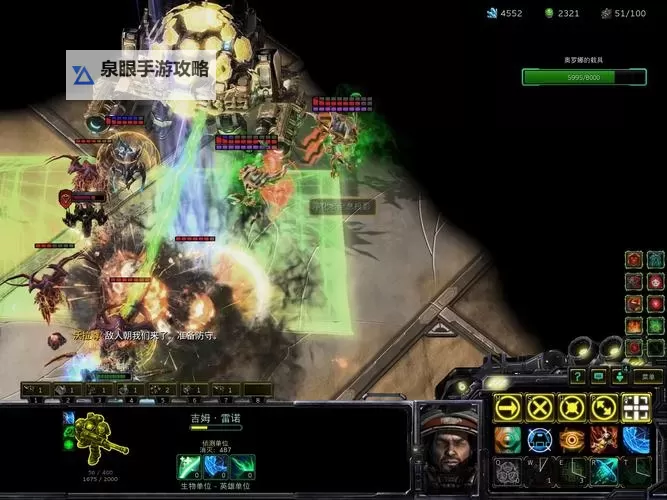This screenshot has height=500, width=667.
Task: Select control group 1 tab
Action: 36,389
